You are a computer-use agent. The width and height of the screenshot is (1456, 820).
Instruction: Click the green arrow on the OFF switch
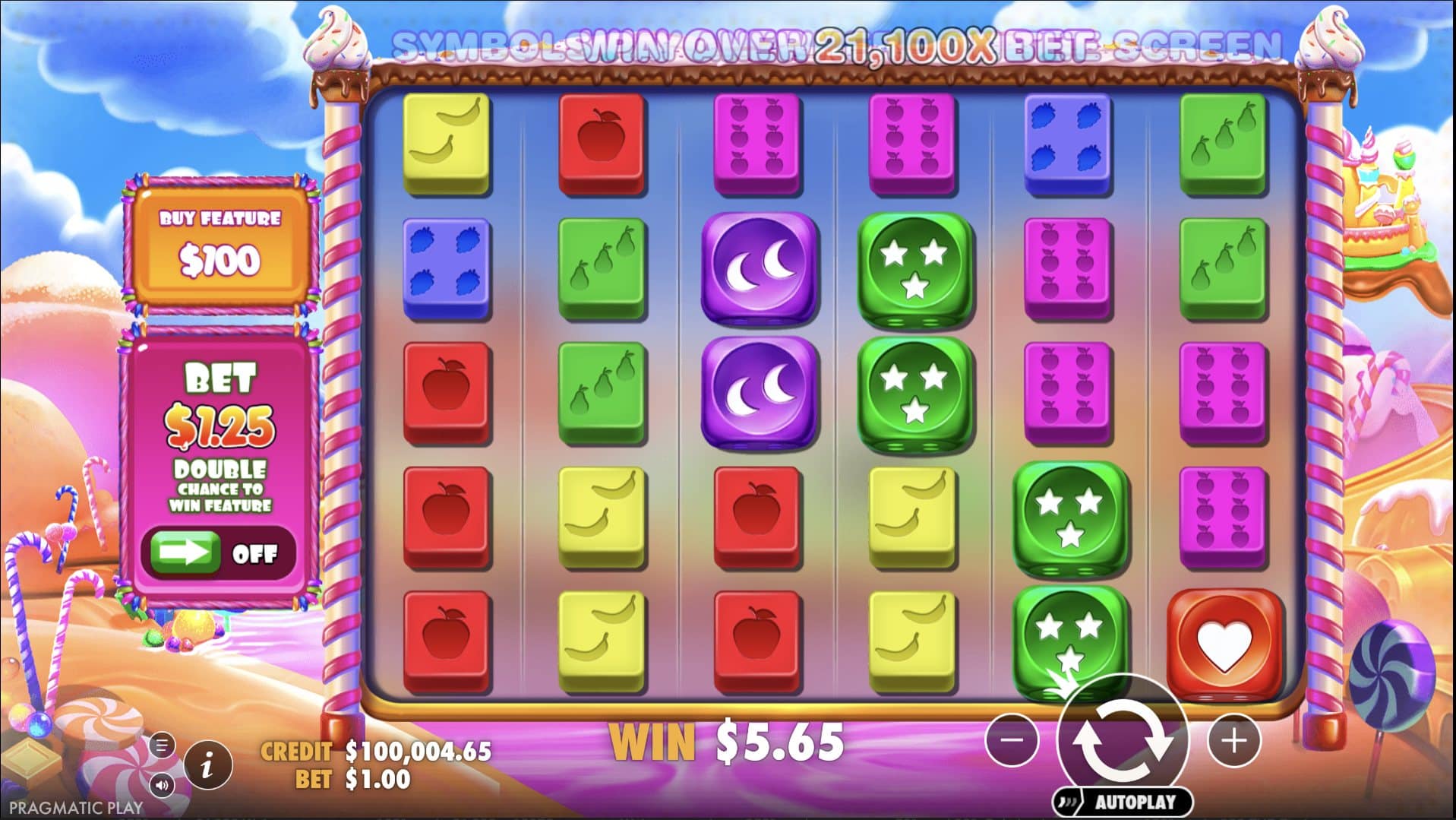(185, 552)
